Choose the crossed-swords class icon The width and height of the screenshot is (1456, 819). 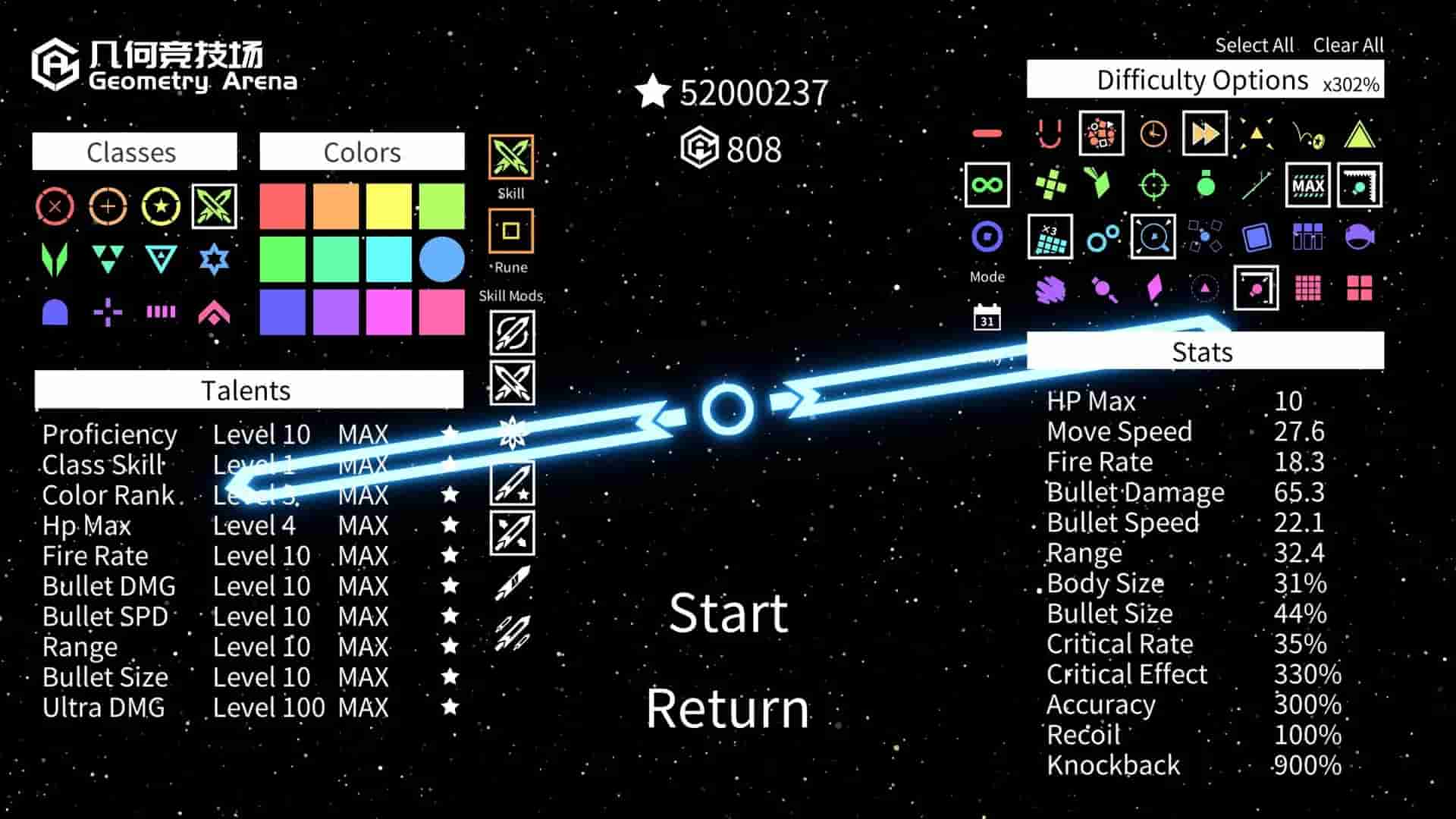(x=214, y=206)
